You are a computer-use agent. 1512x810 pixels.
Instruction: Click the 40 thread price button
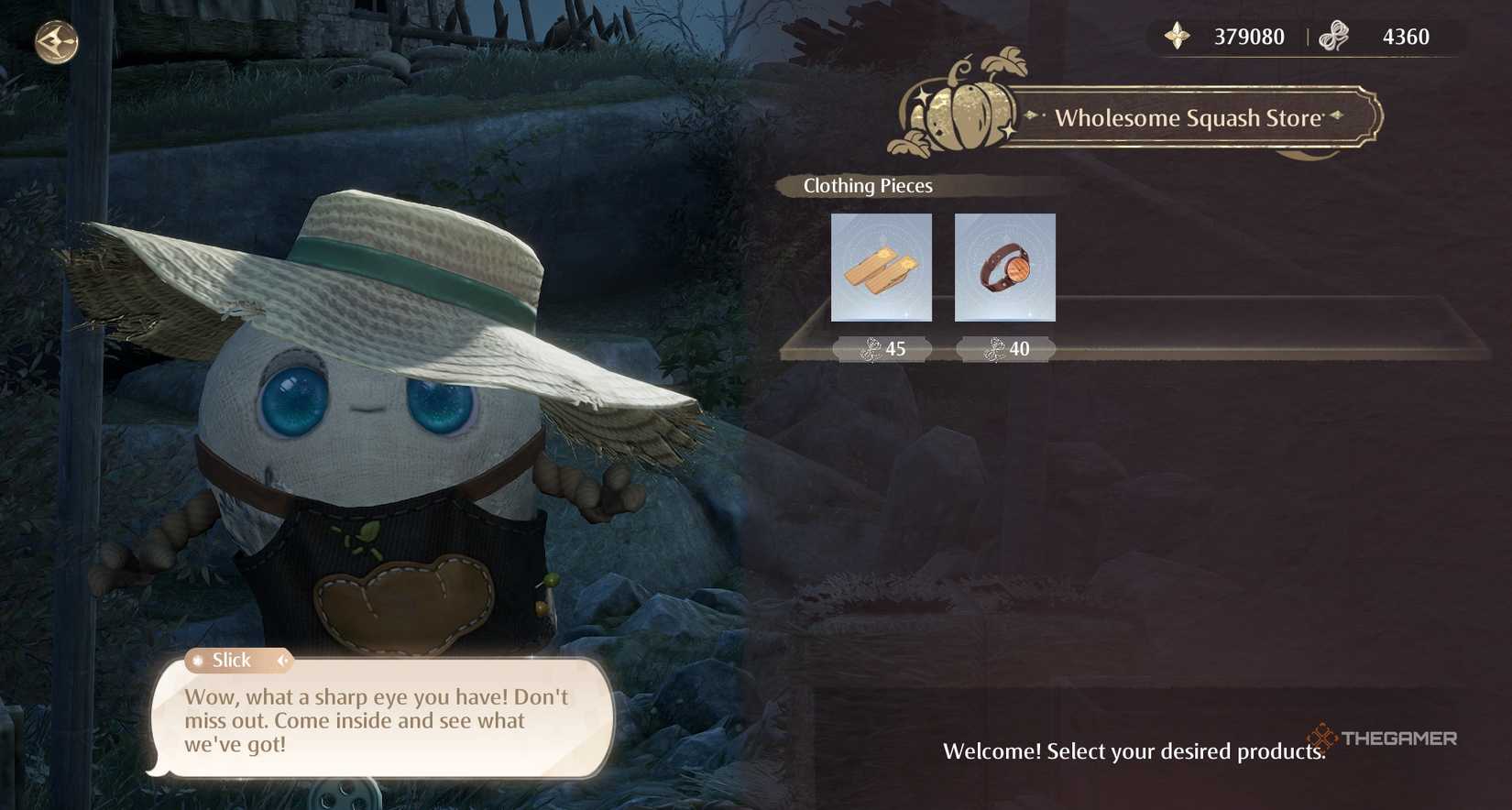1004,349
